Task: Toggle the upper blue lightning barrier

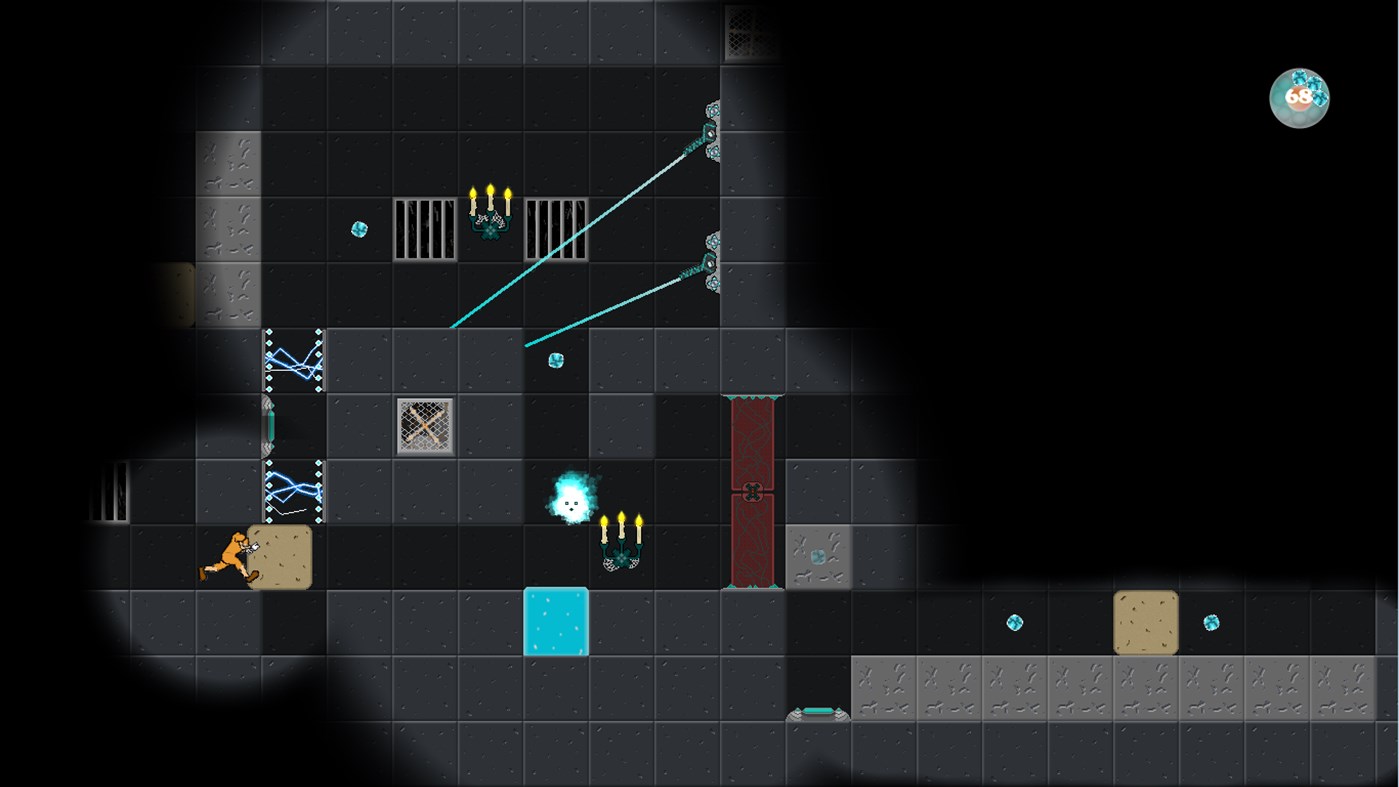Action: 294,362
